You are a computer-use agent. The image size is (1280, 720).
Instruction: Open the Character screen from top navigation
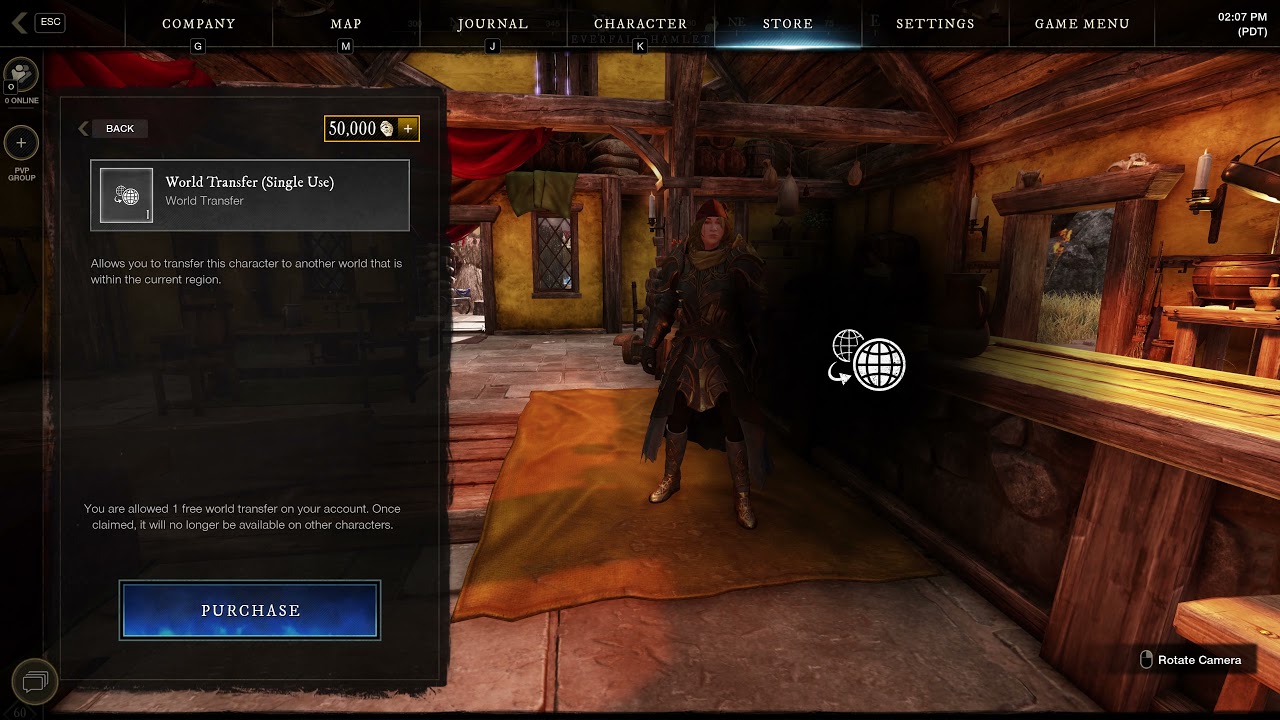tap(640, 23)
